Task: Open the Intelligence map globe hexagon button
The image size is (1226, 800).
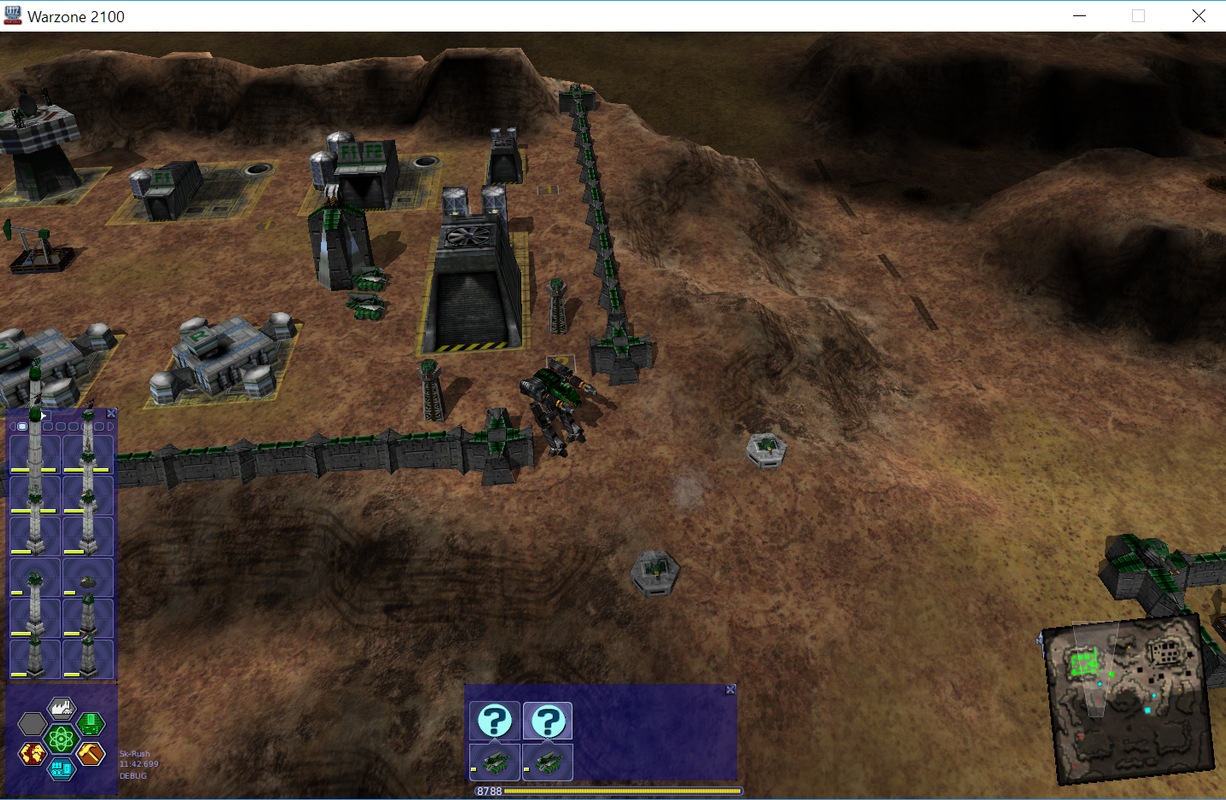Action: click(x=33, y=753)
